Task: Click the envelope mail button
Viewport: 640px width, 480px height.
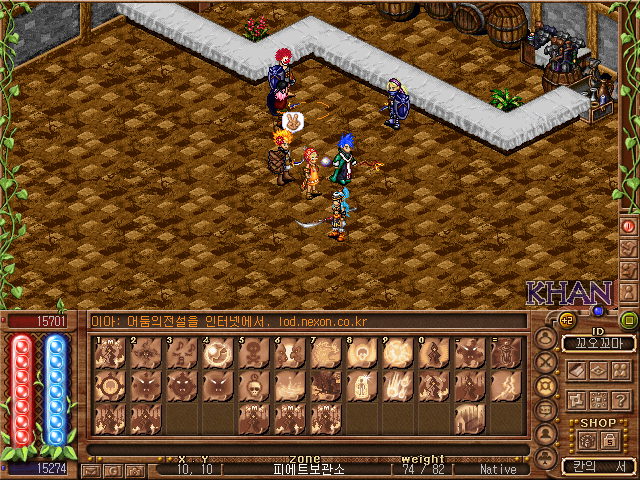Action: [x=93, y=469]
